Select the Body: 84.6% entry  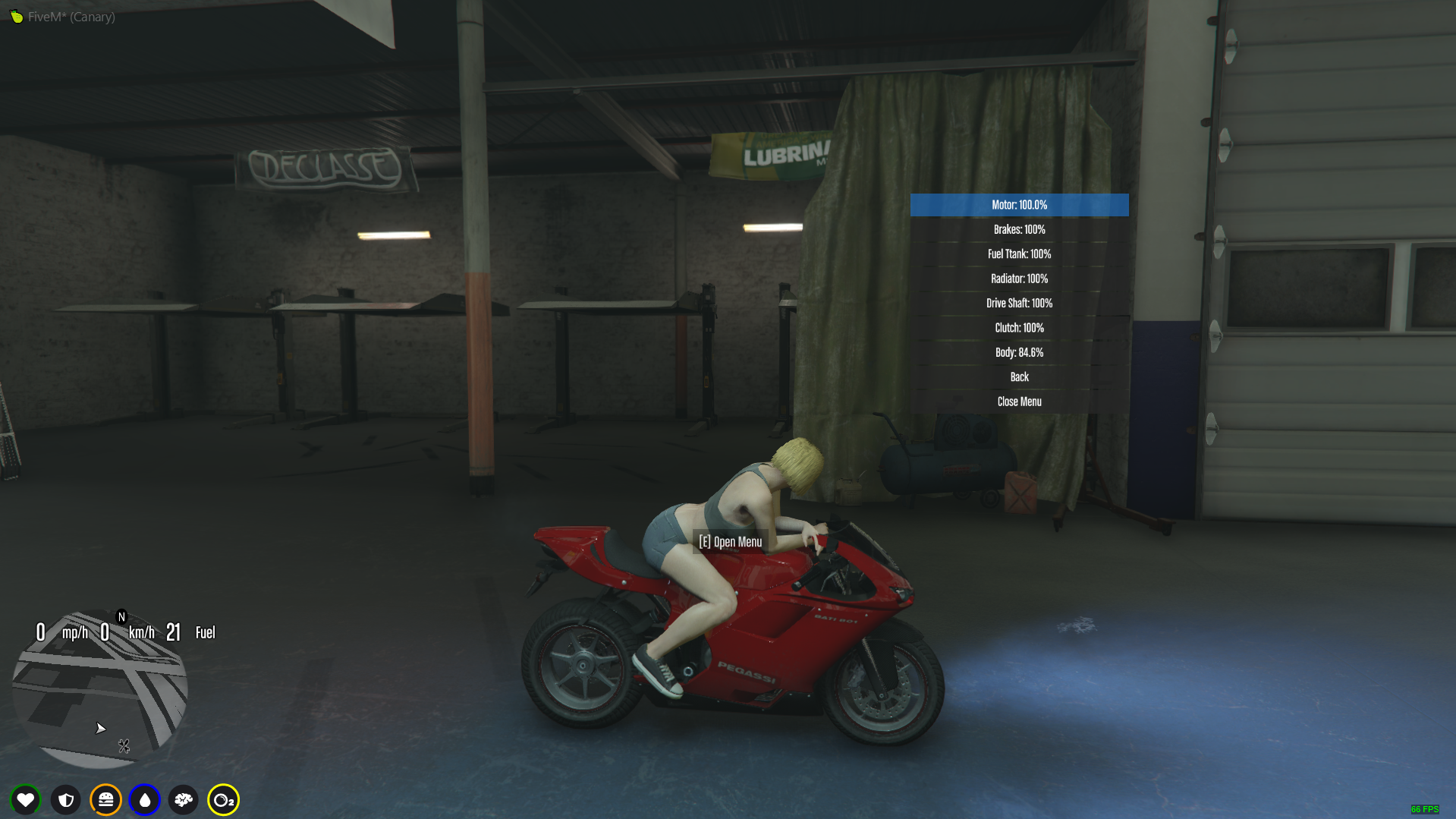[x=1019, y=352]
